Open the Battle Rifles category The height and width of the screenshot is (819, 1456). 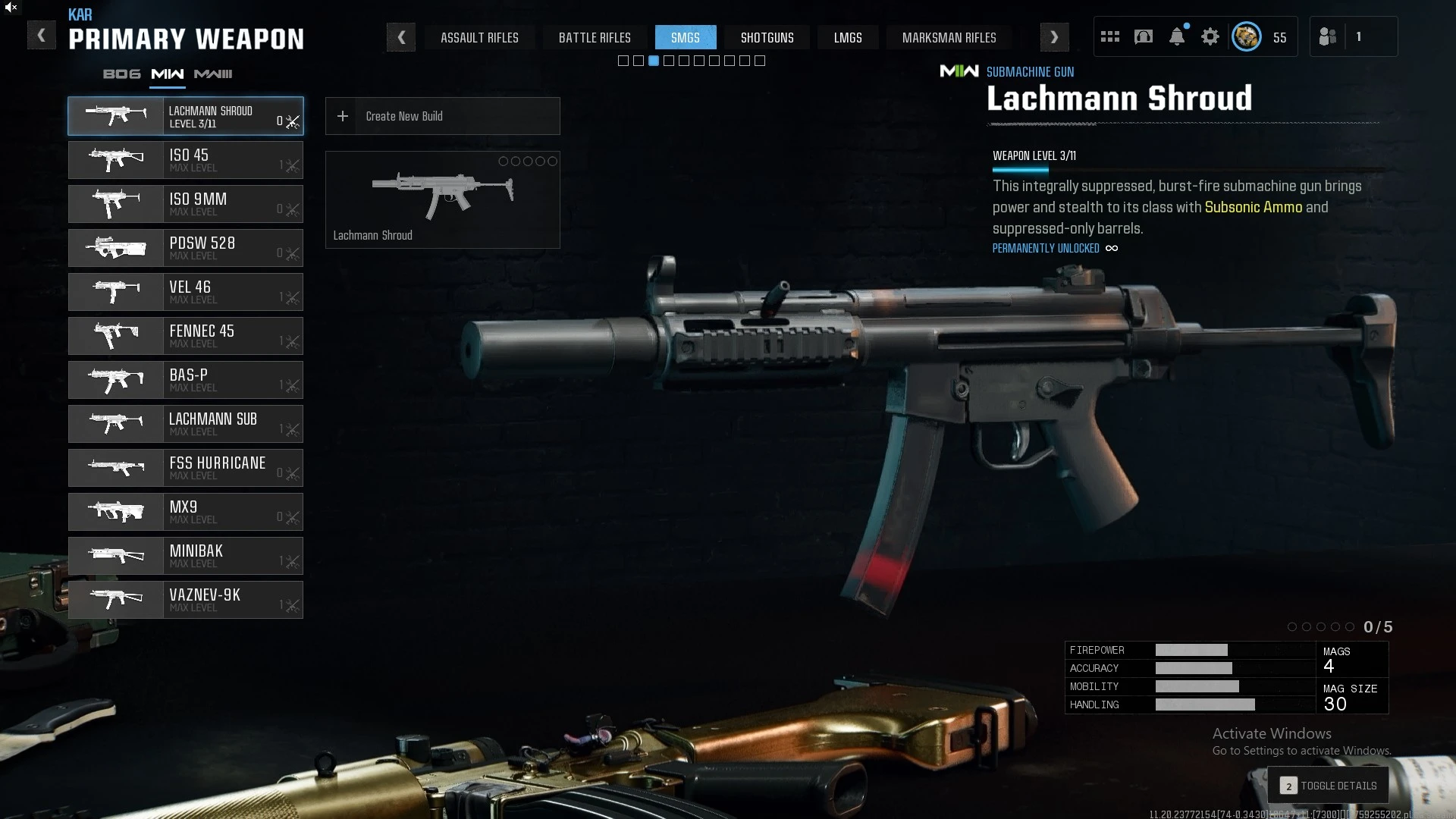click(x=595, y=37)
